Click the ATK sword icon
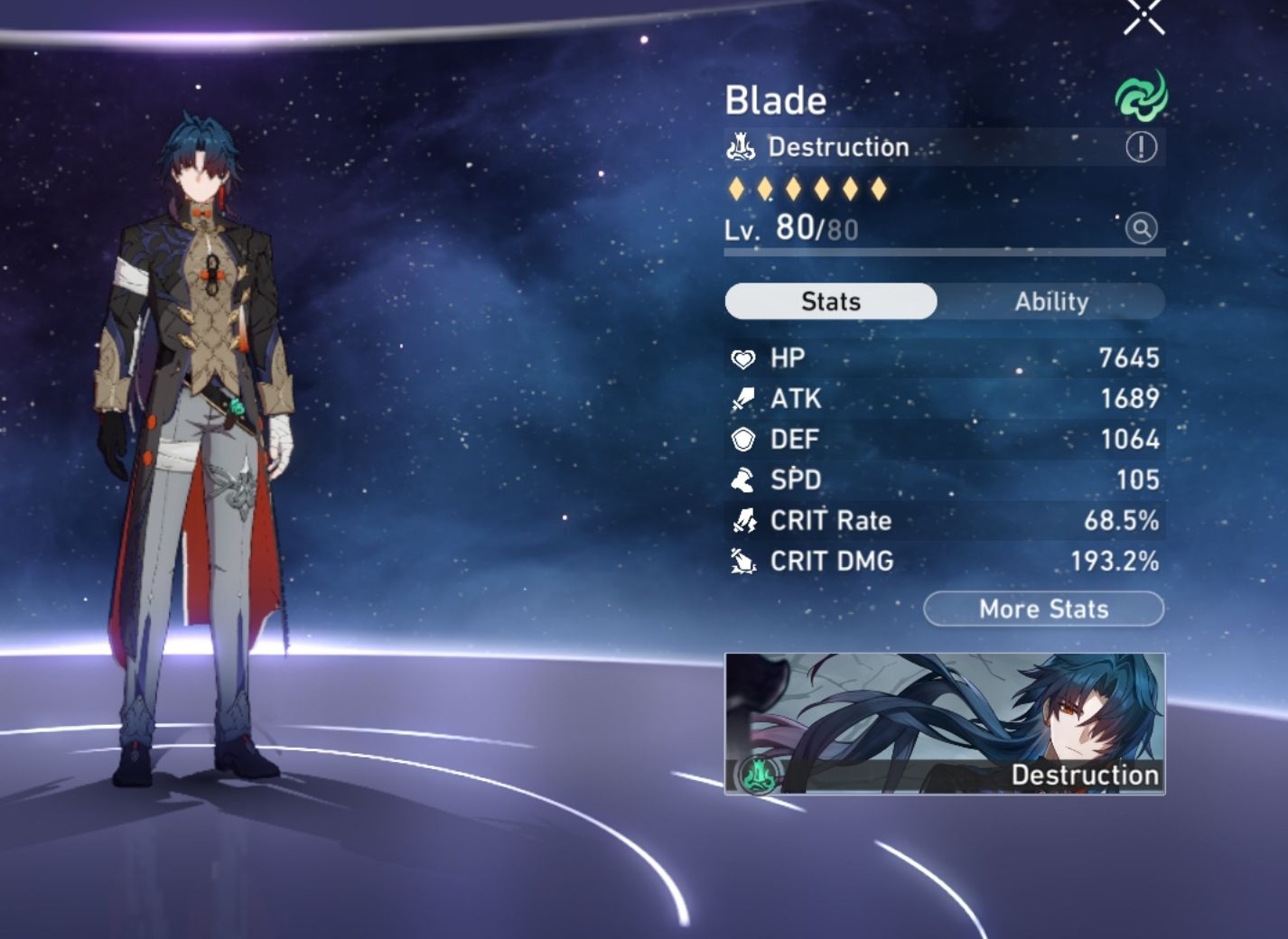 click(743, 398)
